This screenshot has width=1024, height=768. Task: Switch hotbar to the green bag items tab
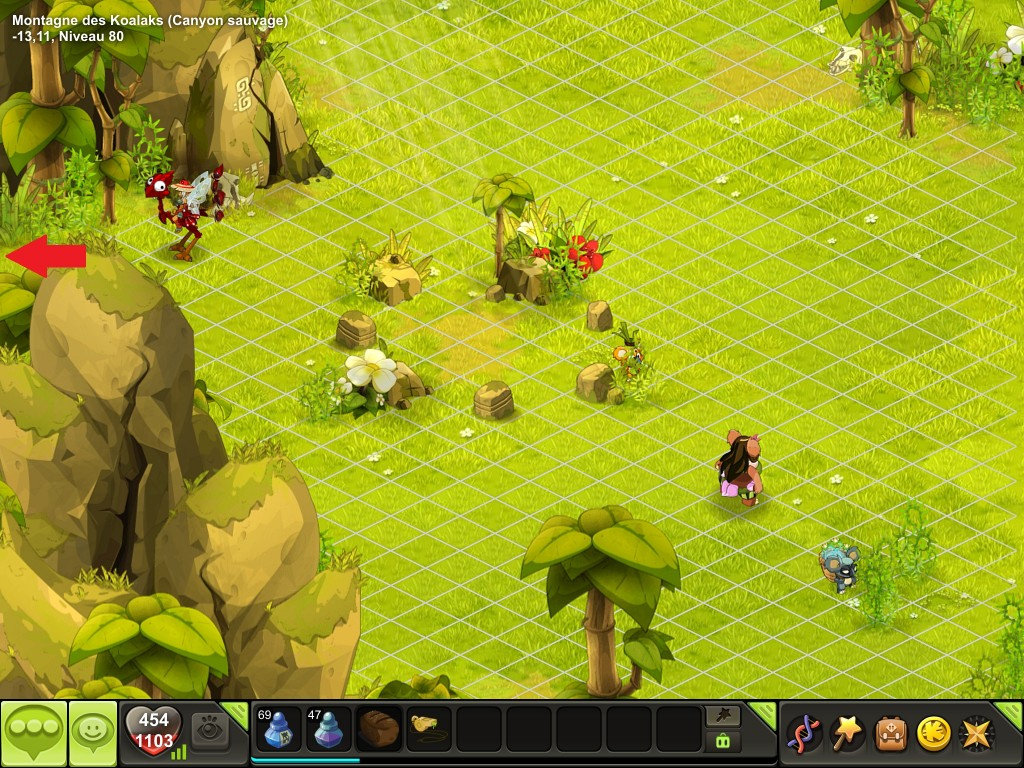click(x=723, y=741)
